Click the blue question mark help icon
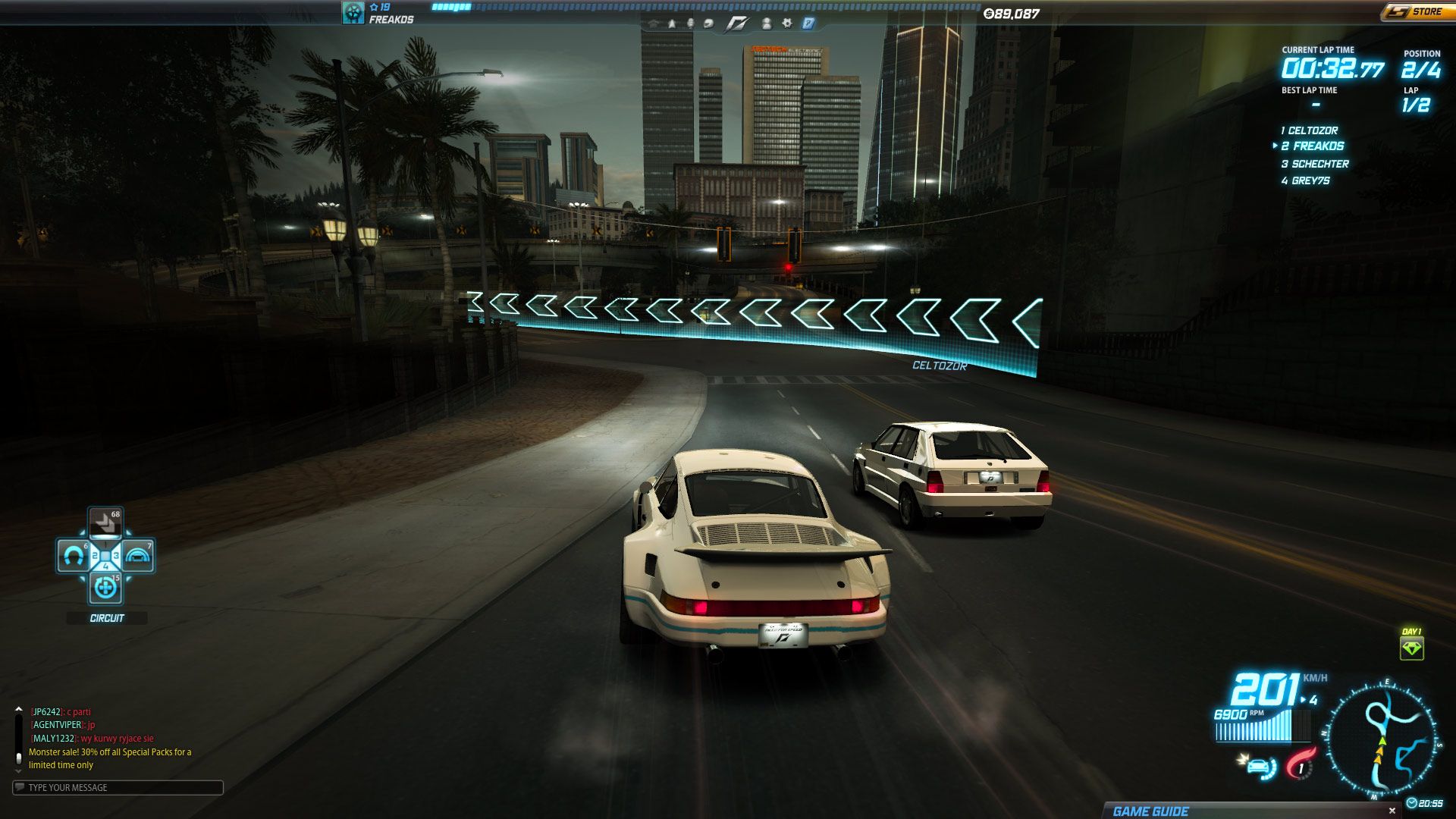This screenshot has height=819, width=1456. 808,24
